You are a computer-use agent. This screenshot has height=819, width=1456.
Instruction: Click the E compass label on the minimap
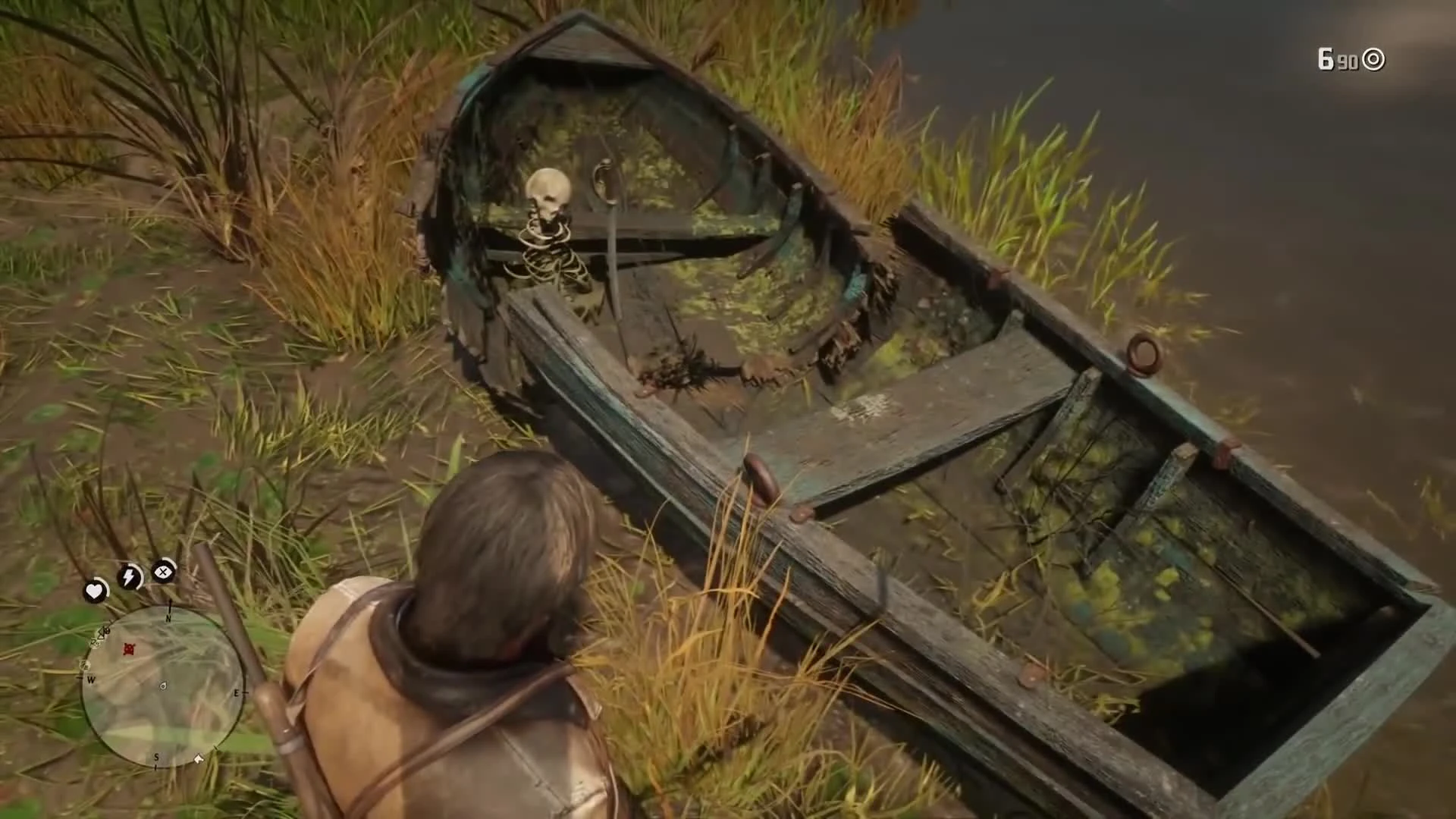click(x=237, y=693)
